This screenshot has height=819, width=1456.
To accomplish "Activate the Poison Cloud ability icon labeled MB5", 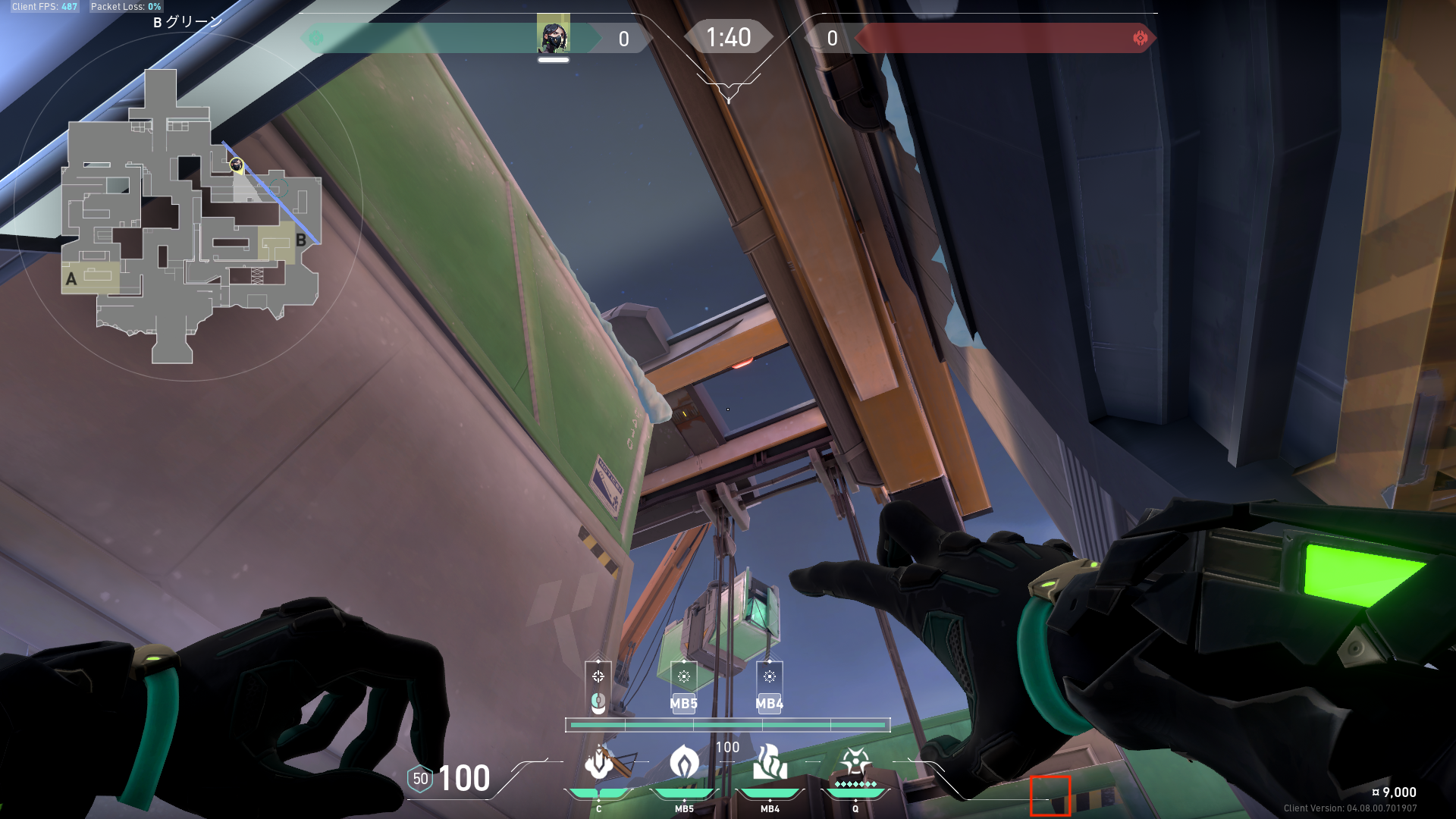I will [x=684, y=763].
